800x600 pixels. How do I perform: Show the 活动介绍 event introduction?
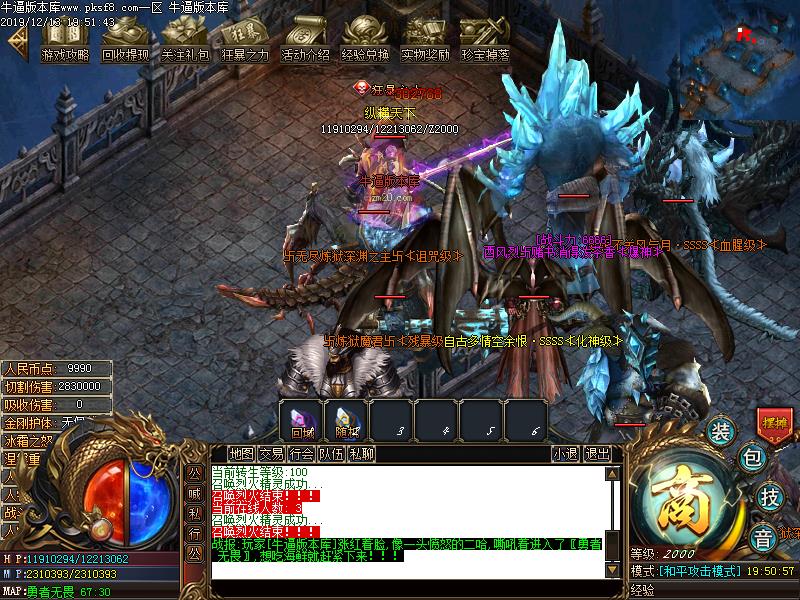pyautogui.click(x=305, y=41)
